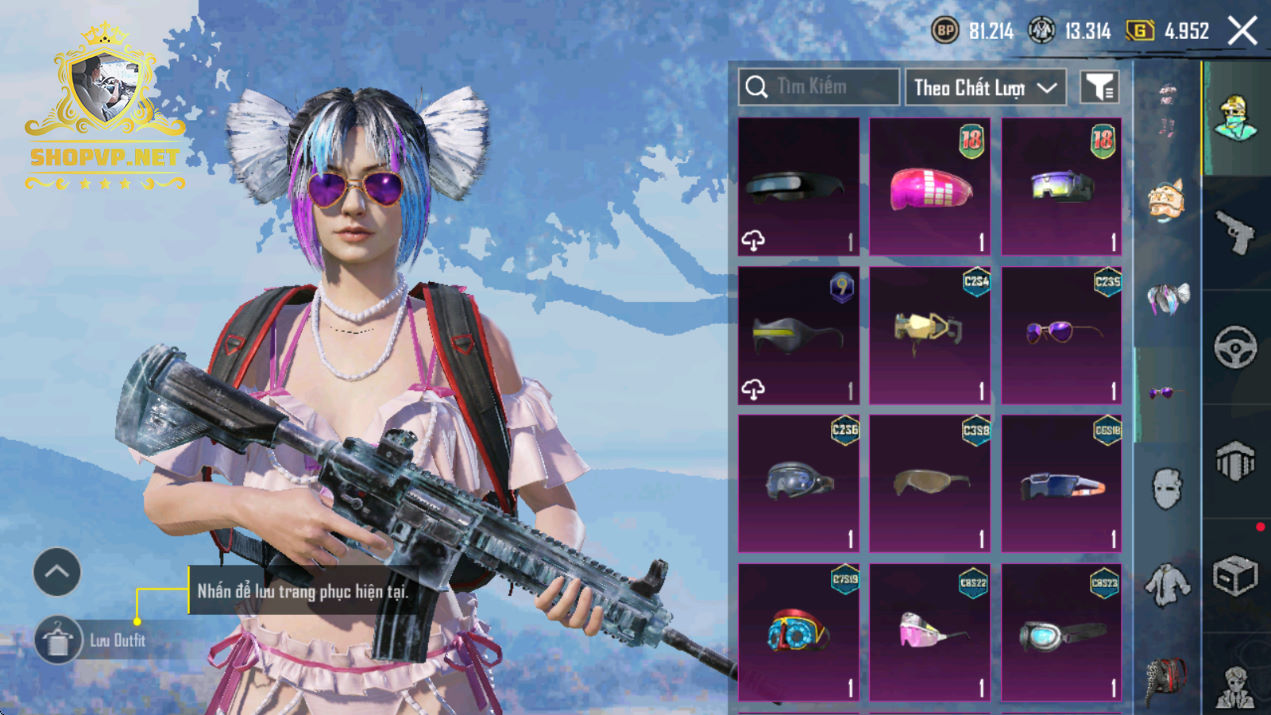This screenshot has height=715, width=1271.
Task: Select the pink sport sunglasses item
Action: tap(929, 632)
